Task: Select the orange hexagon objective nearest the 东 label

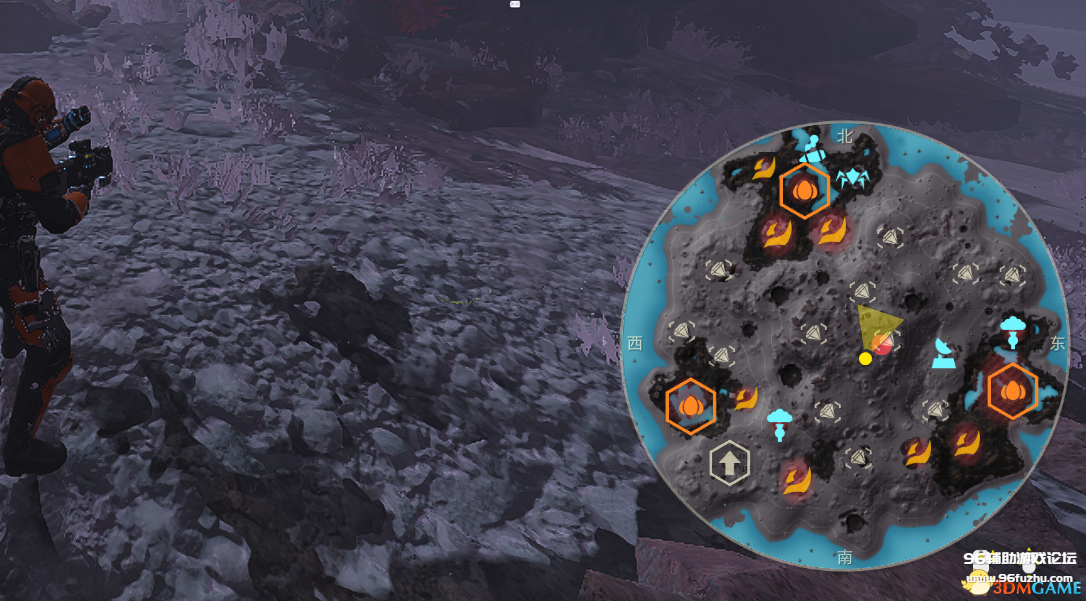Action: [x=1012, y=392]
